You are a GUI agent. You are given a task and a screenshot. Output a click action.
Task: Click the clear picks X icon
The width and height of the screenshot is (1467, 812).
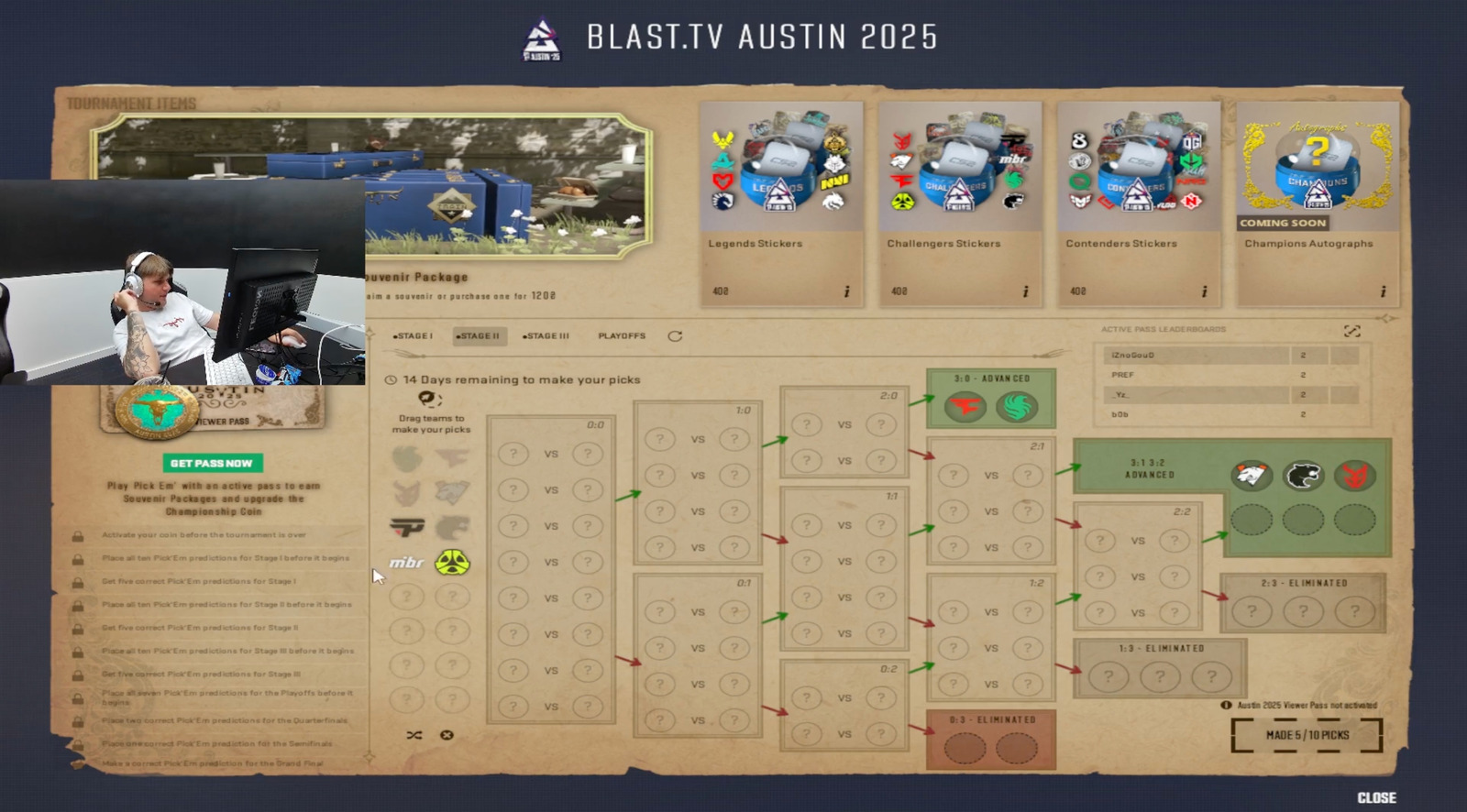[447, 734]
